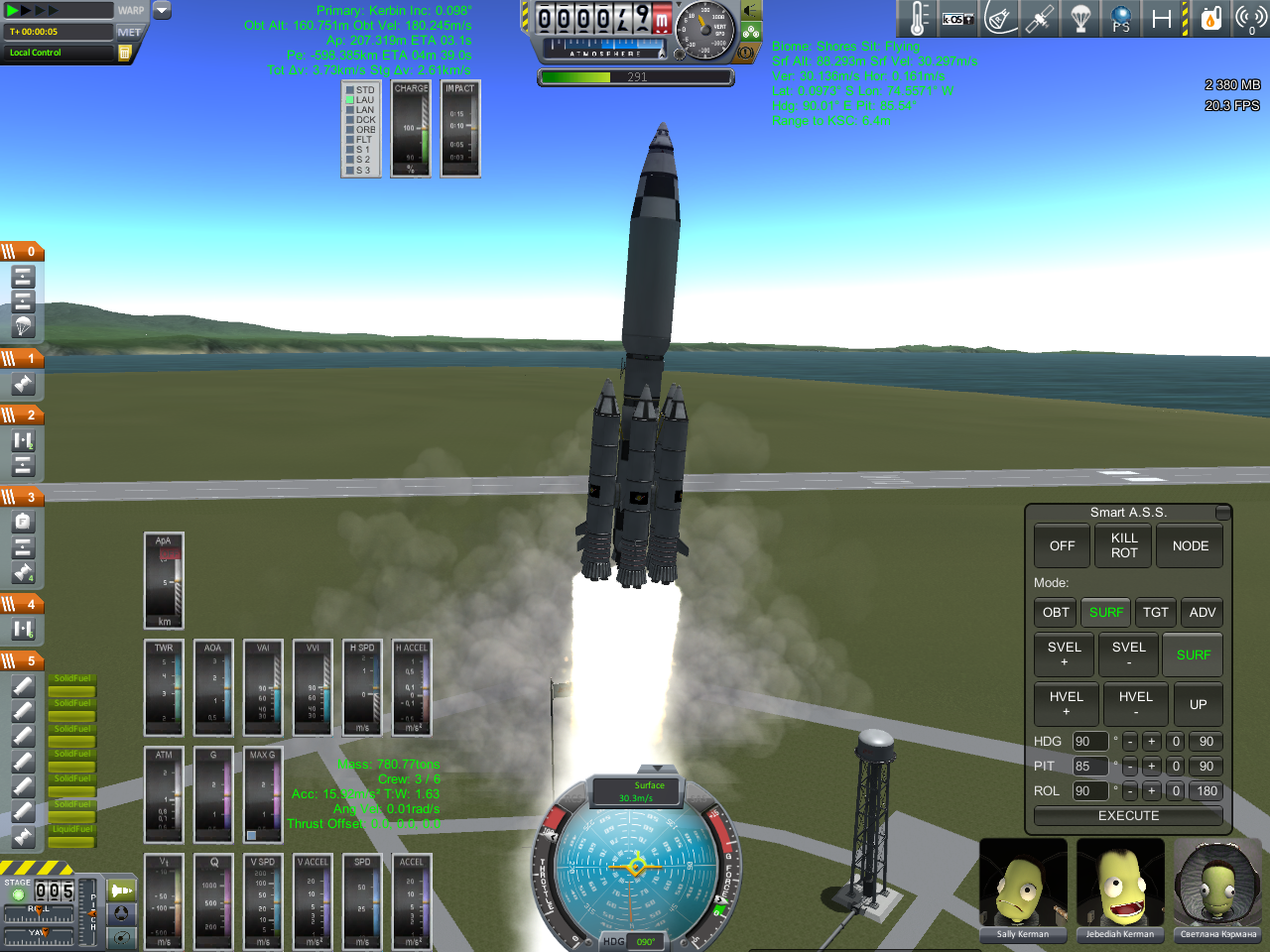The image size is (1270, 952).
Task: Click EXECUTE in the Smart A.S.S. panel
Action: [1128, 816]
